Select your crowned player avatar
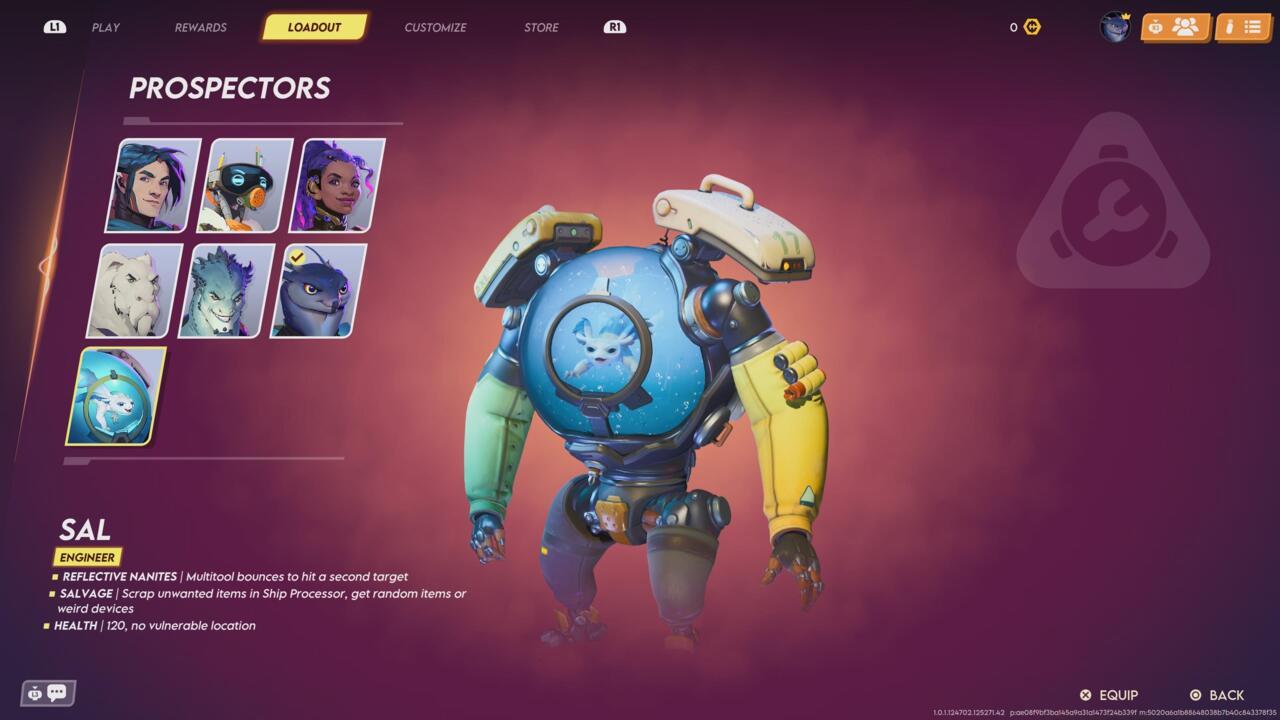Screen dimensions: 1280x720 click(x=1114, y=27)
